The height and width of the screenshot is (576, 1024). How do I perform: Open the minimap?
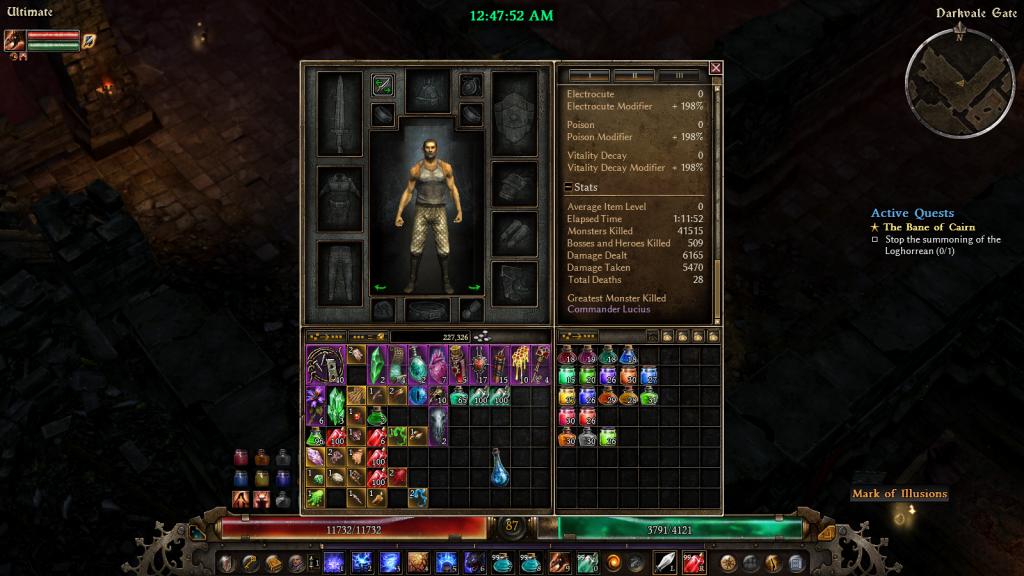coord(958,78)
